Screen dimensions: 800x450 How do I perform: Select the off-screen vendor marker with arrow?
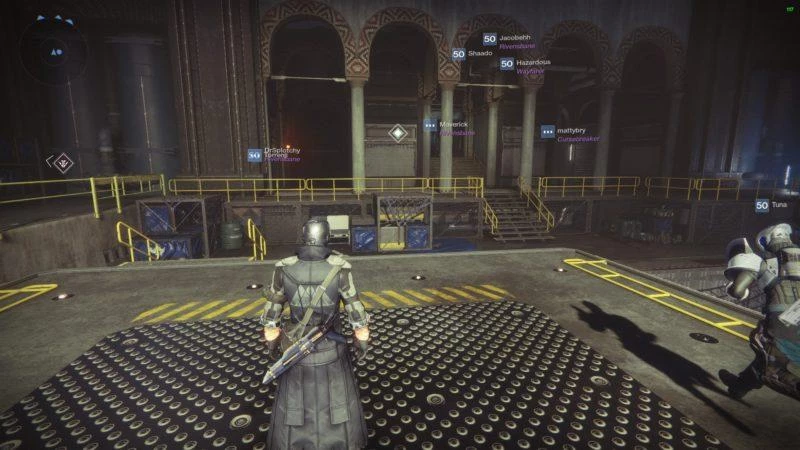pyautogui.click(x=63, y=160)
